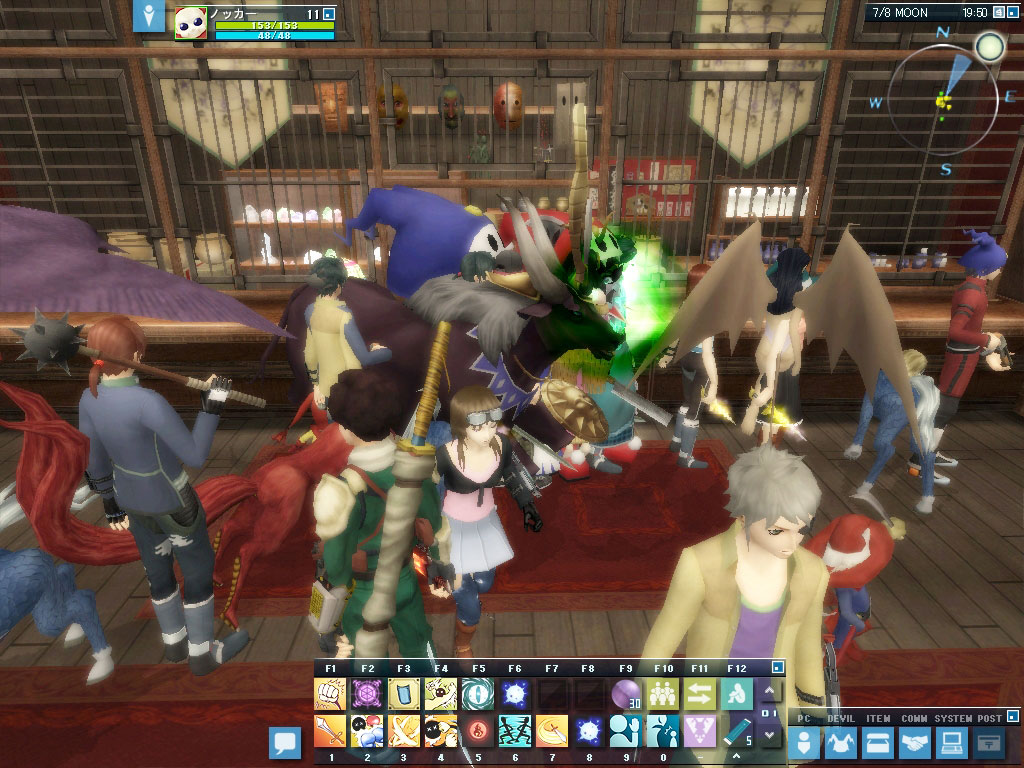1024x768 pixels.
Task: Click the demon partner portrait
Action: pyautogui.click(x=191, y=24)
